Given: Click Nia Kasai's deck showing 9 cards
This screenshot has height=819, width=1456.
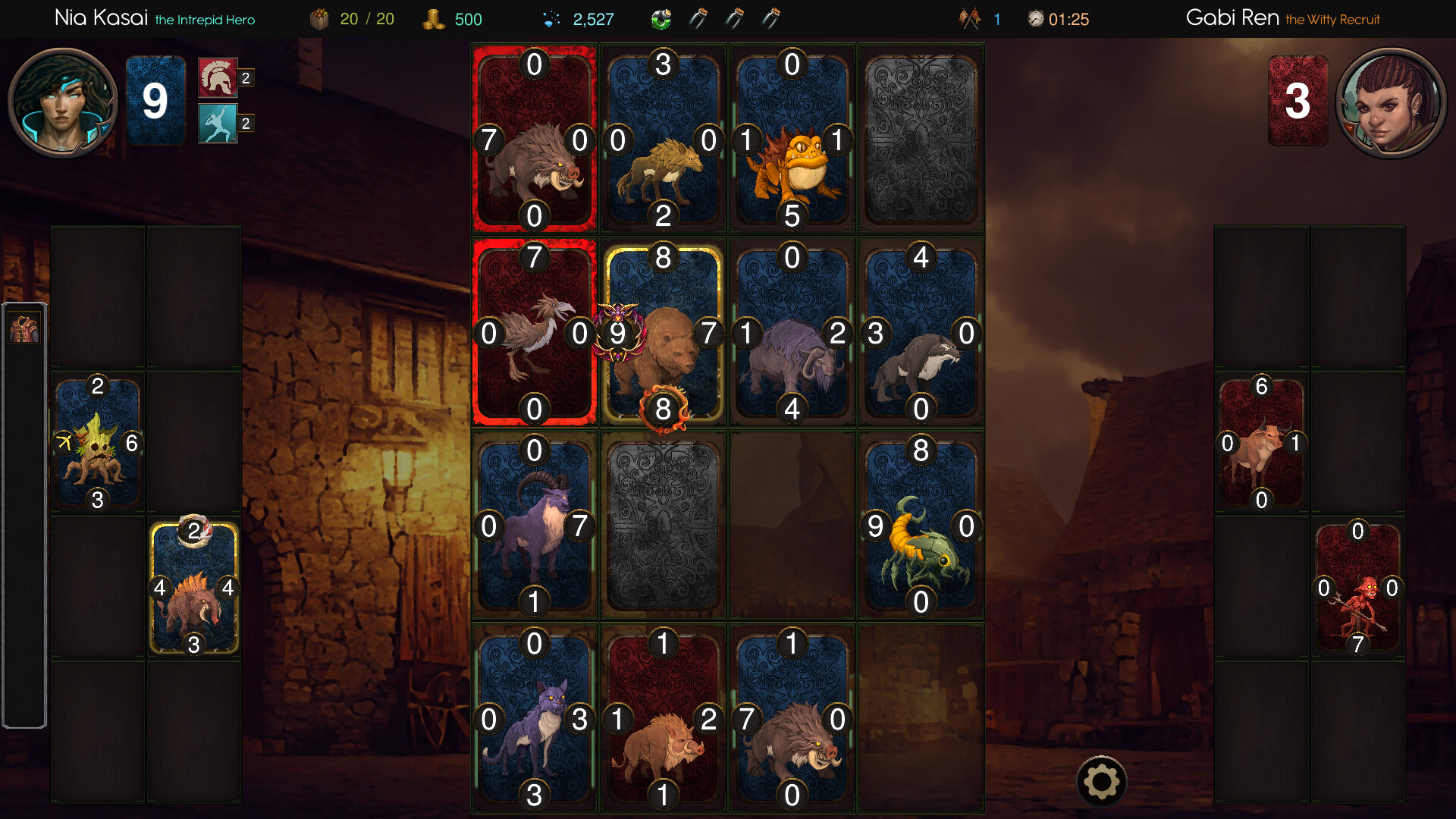Looking at the screenshot, I should [155, 99].
